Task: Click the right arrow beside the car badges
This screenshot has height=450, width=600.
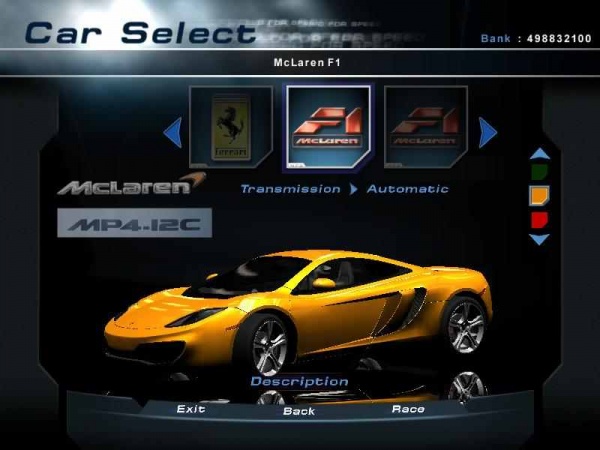Action: click(488, 131)
